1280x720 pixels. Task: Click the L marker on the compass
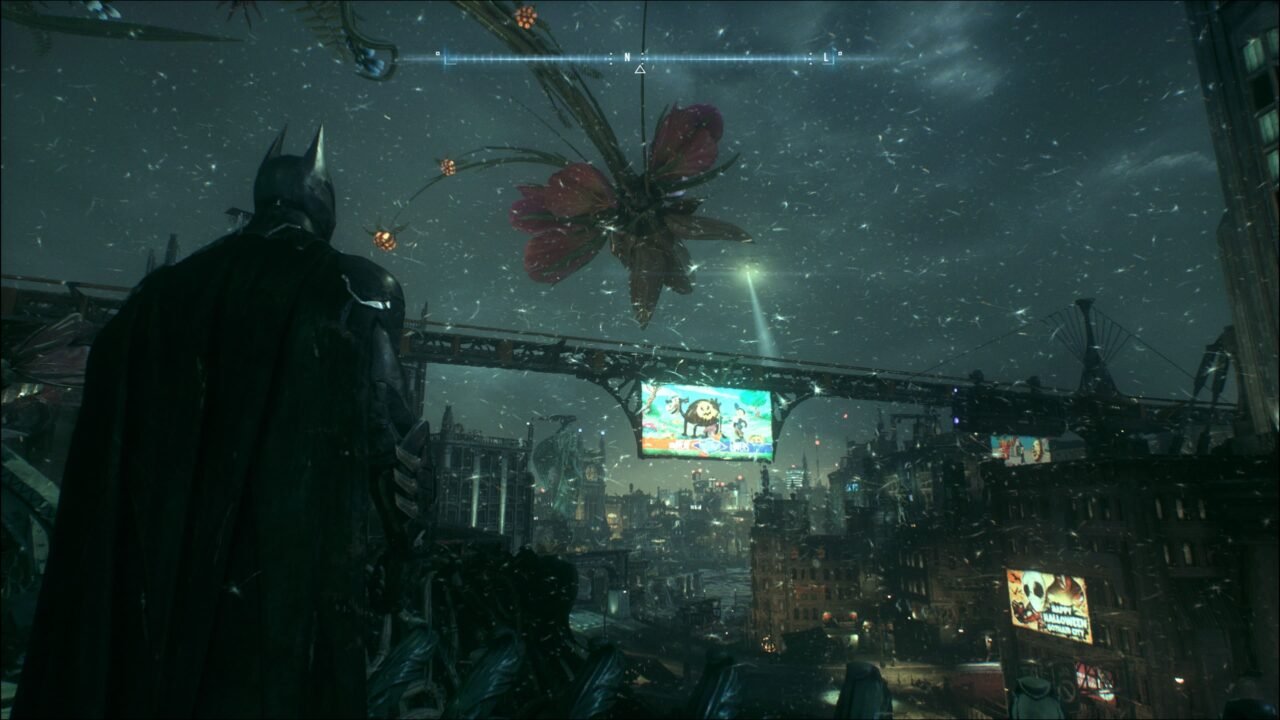[827, 56]
